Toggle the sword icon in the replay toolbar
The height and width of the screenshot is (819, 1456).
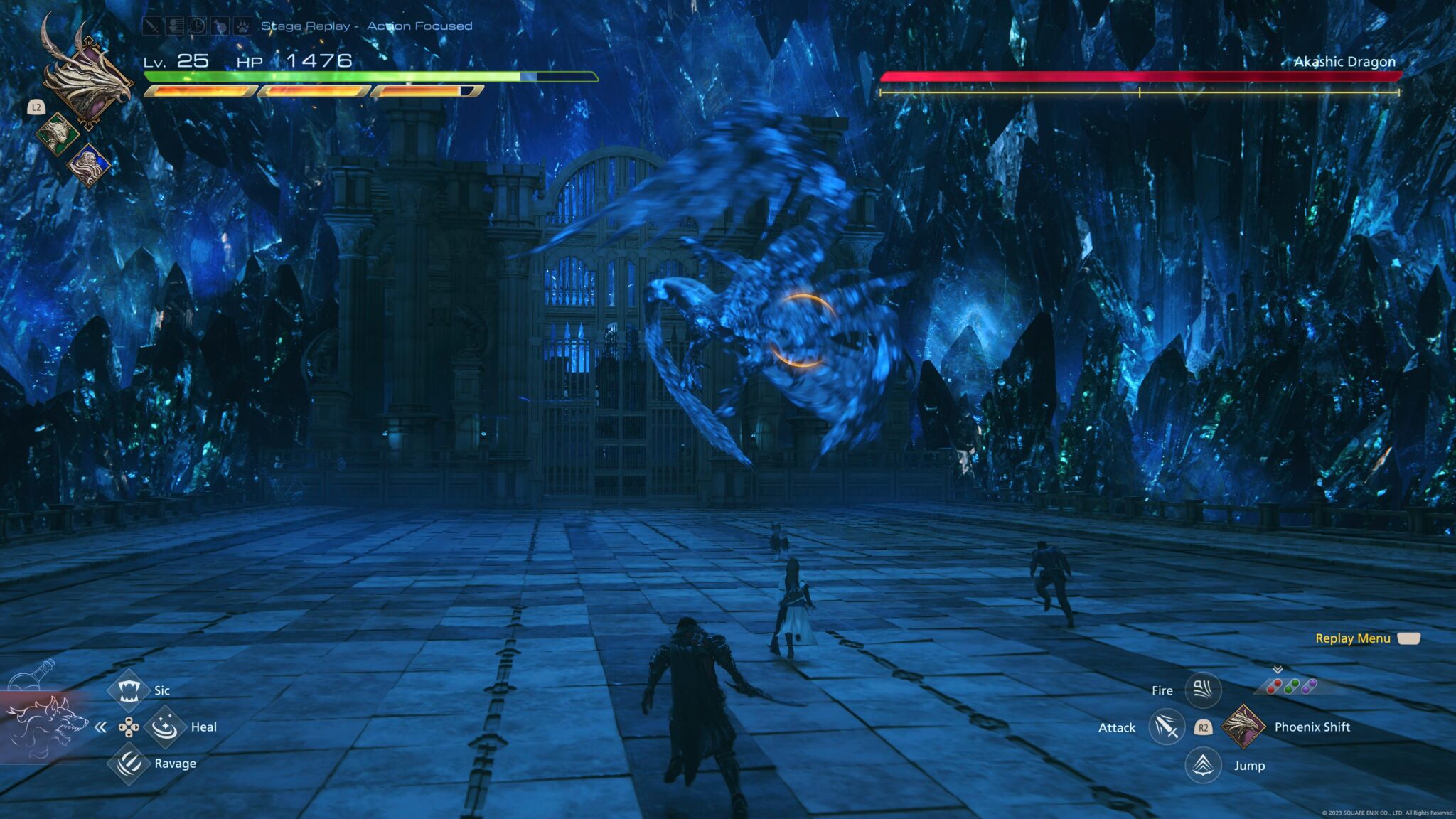(151, 26)
